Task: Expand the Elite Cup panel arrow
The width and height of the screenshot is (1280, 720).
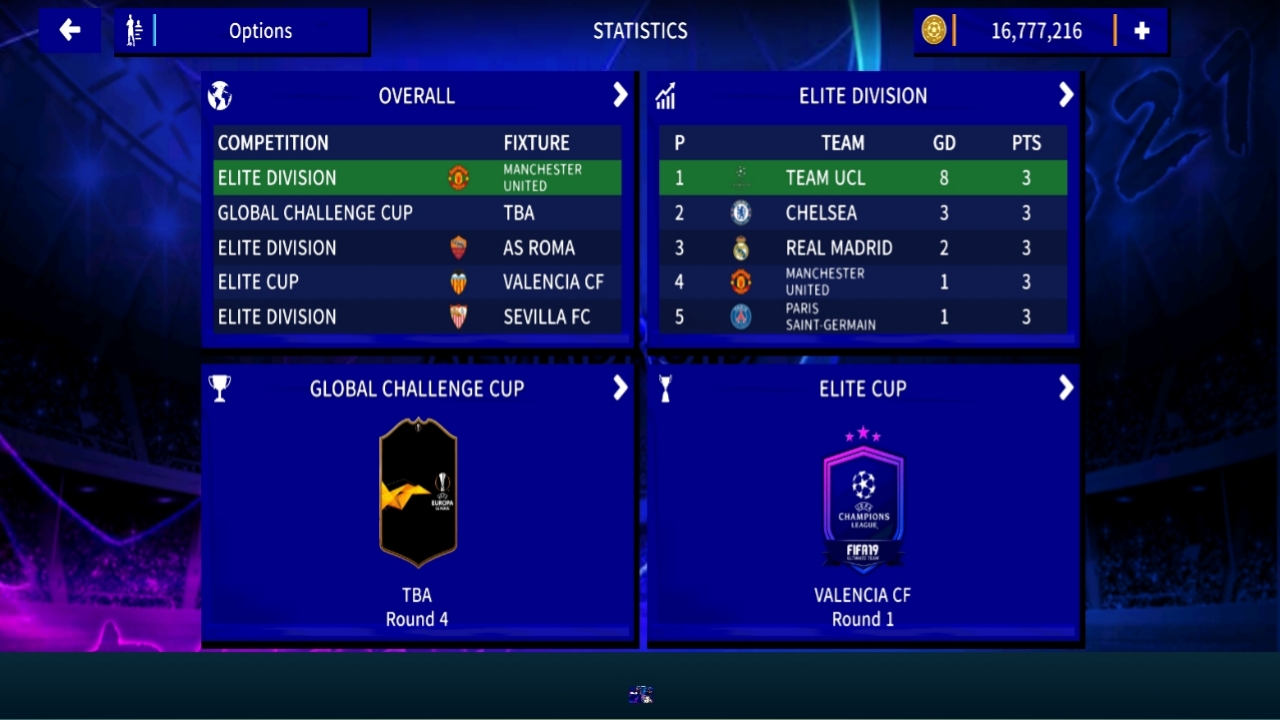Action: 1065,388
